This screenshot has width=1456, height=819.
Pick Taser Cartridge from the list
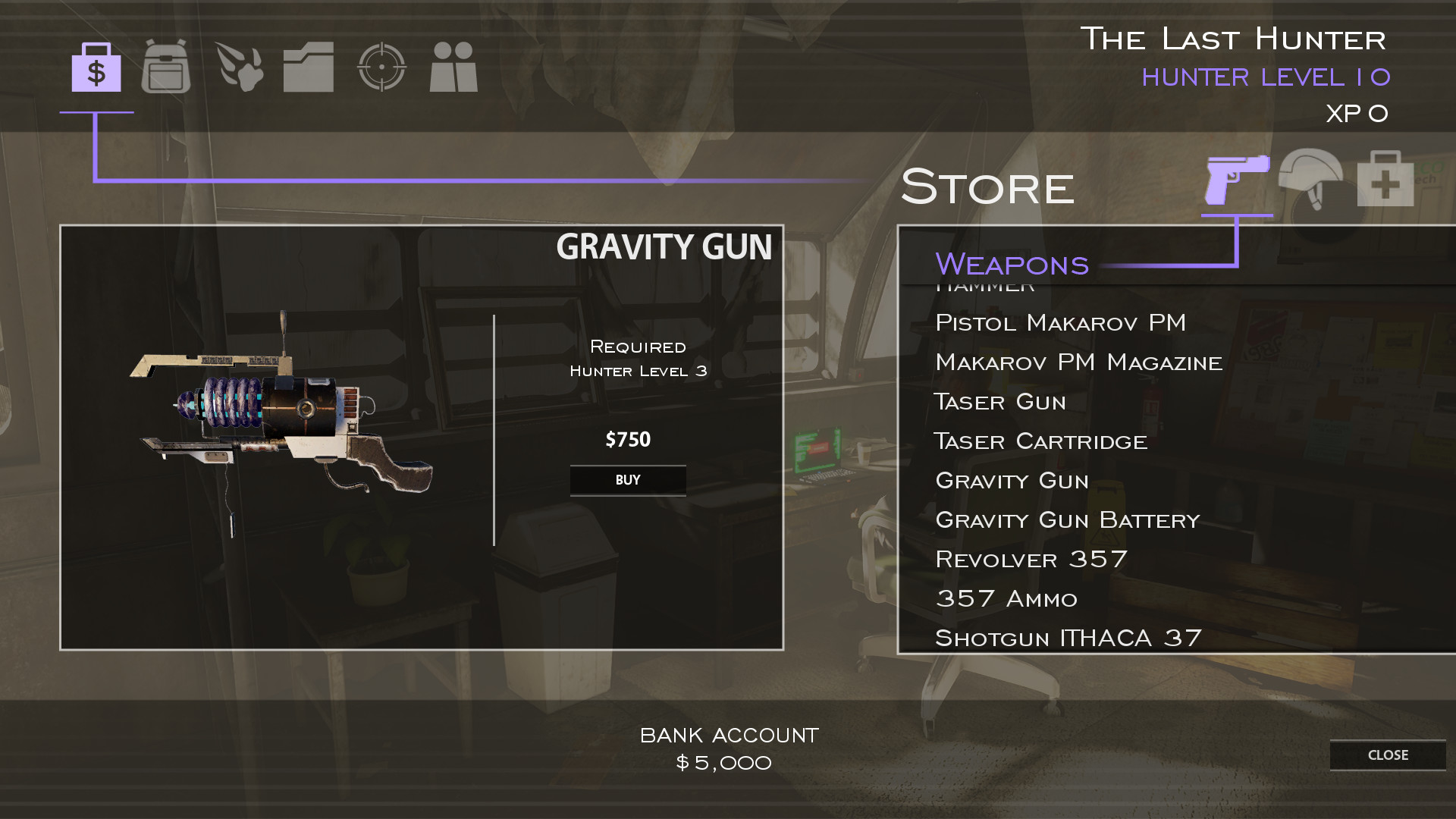click(1040, 441)
